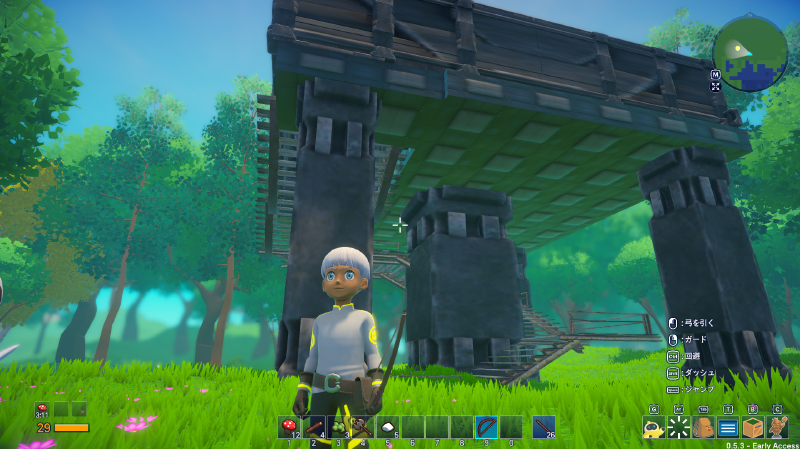This screenshot has height=449, width=800.
Task: Click the expand arrows icon beside minimap
Action: tap(716, 87)
